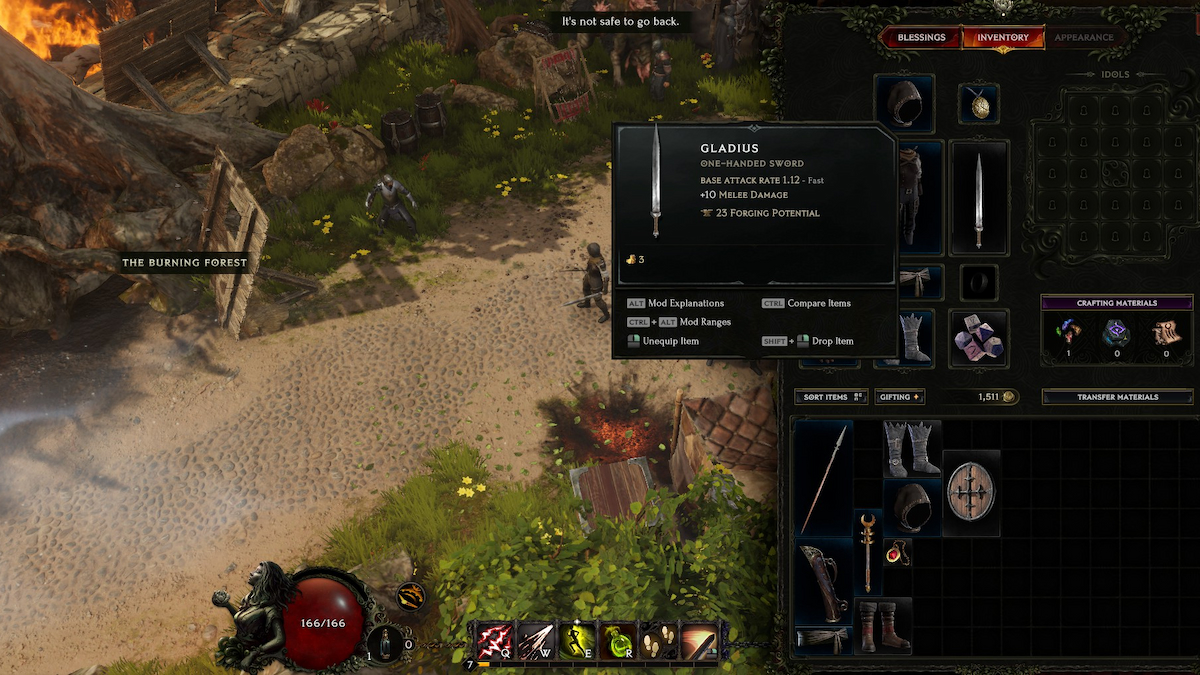The height and width of the screenshot is (675, 1200).
Task: Select the red-banded leather boots in inventory
Action: coord(882,625)
